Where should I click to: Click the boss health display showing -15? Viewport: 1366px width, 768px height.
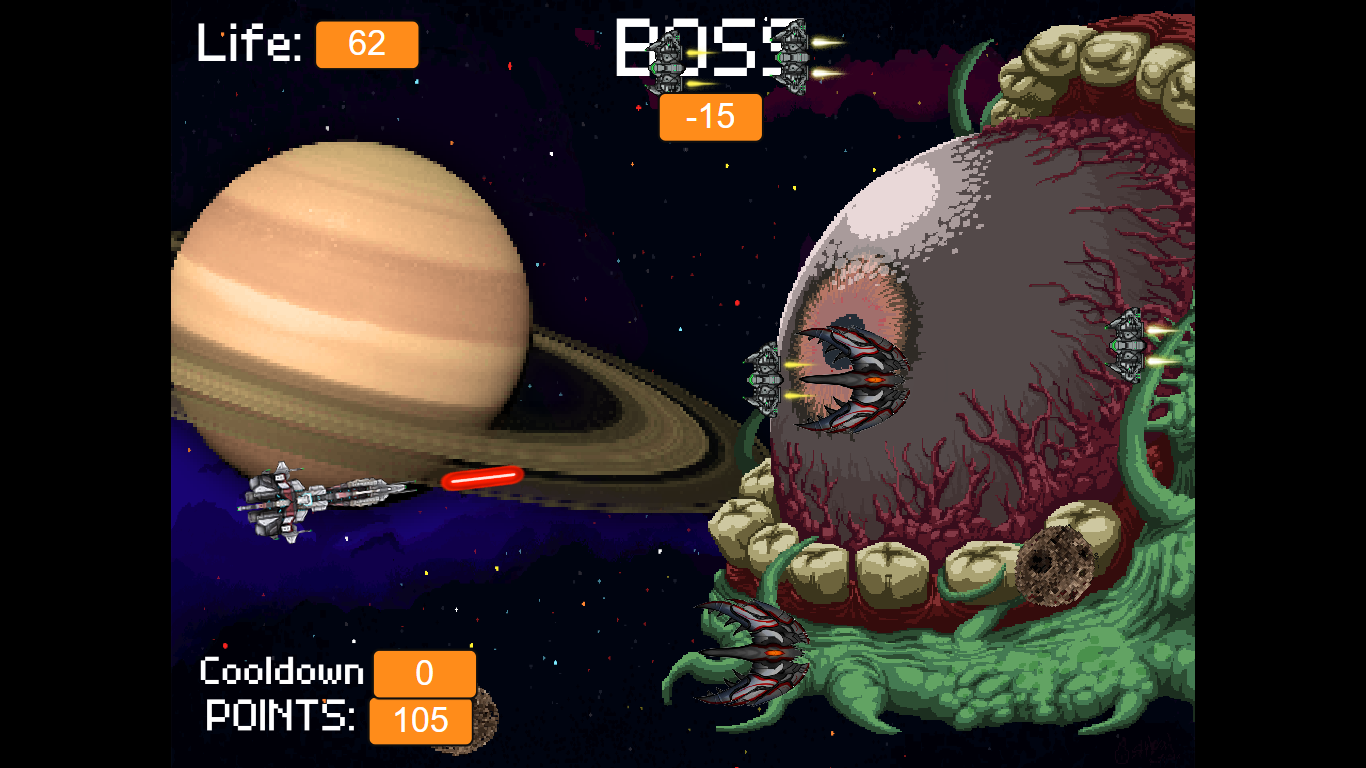click(x=710, y=117)
